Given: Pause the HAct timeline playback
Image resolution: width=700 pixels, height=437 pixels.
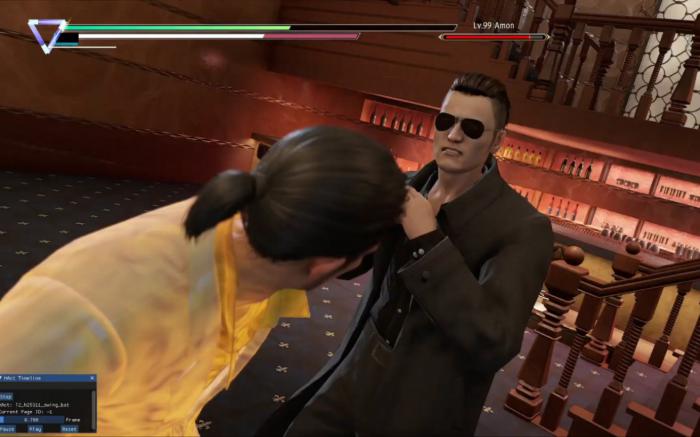Looking at the screenshot, I should [7, 429].
